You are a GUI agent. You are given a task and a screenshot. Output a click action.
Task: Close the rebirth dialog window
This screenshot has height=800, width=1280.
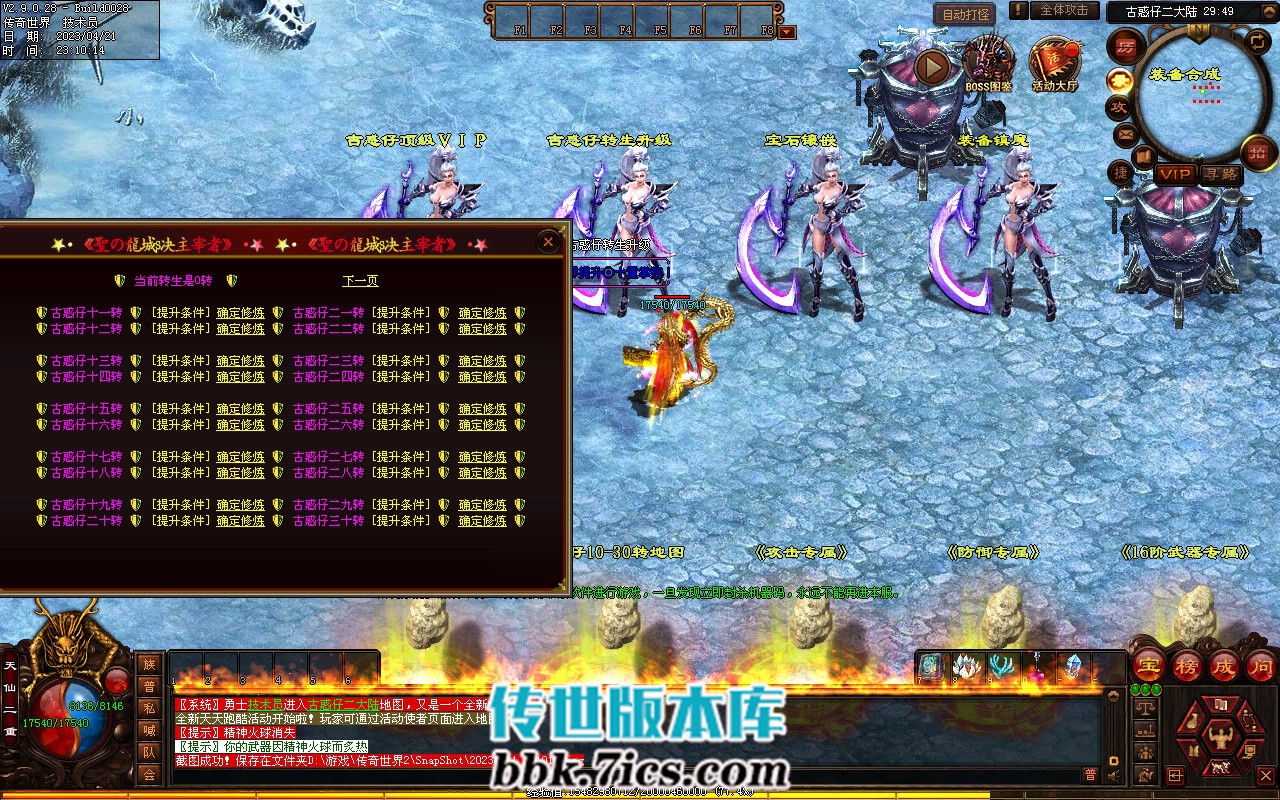coord(547,242)
